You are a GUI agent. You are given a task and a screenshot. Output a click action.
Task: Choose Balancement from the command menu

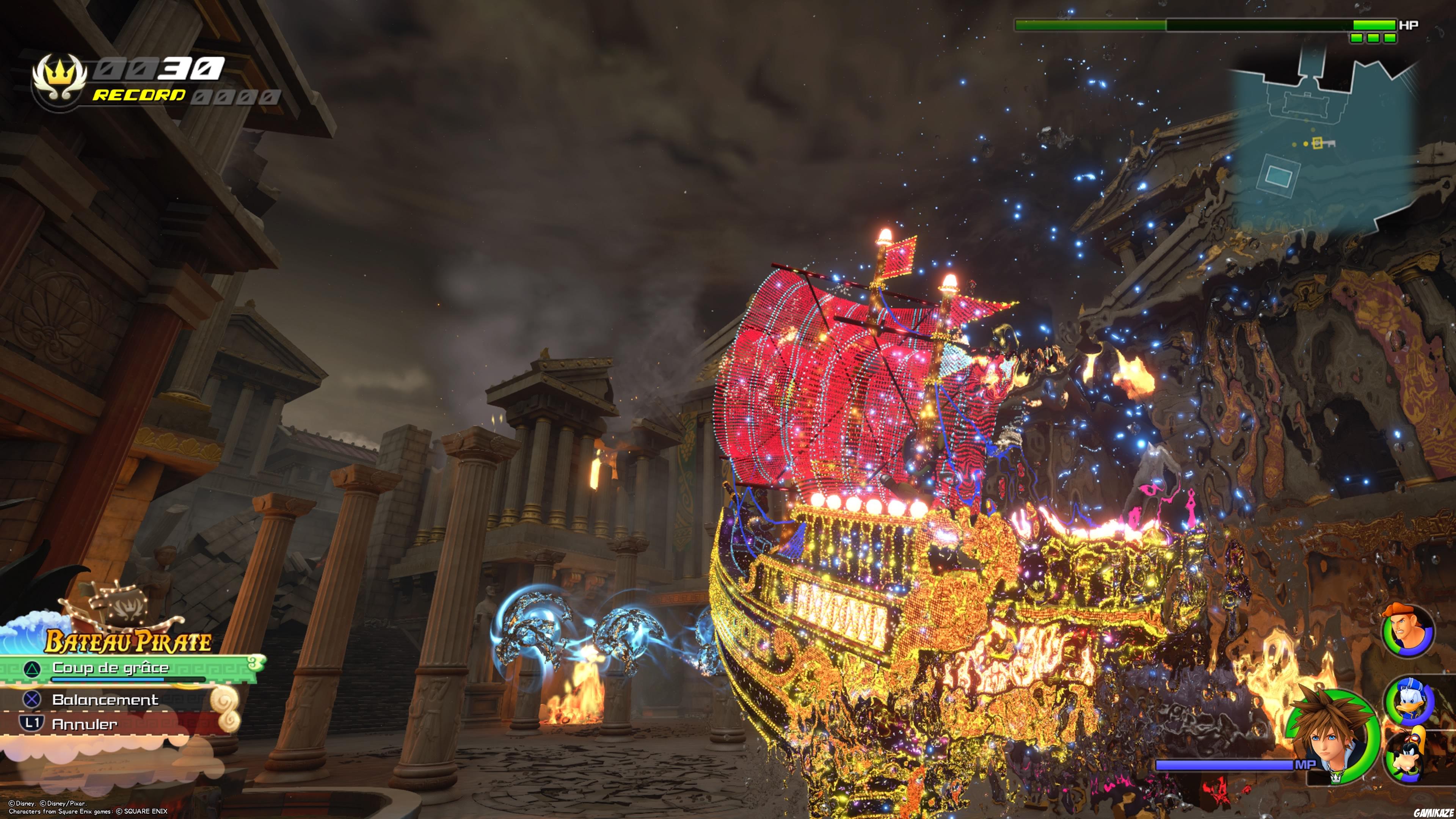pyautogui.click(x=105, y=700)
